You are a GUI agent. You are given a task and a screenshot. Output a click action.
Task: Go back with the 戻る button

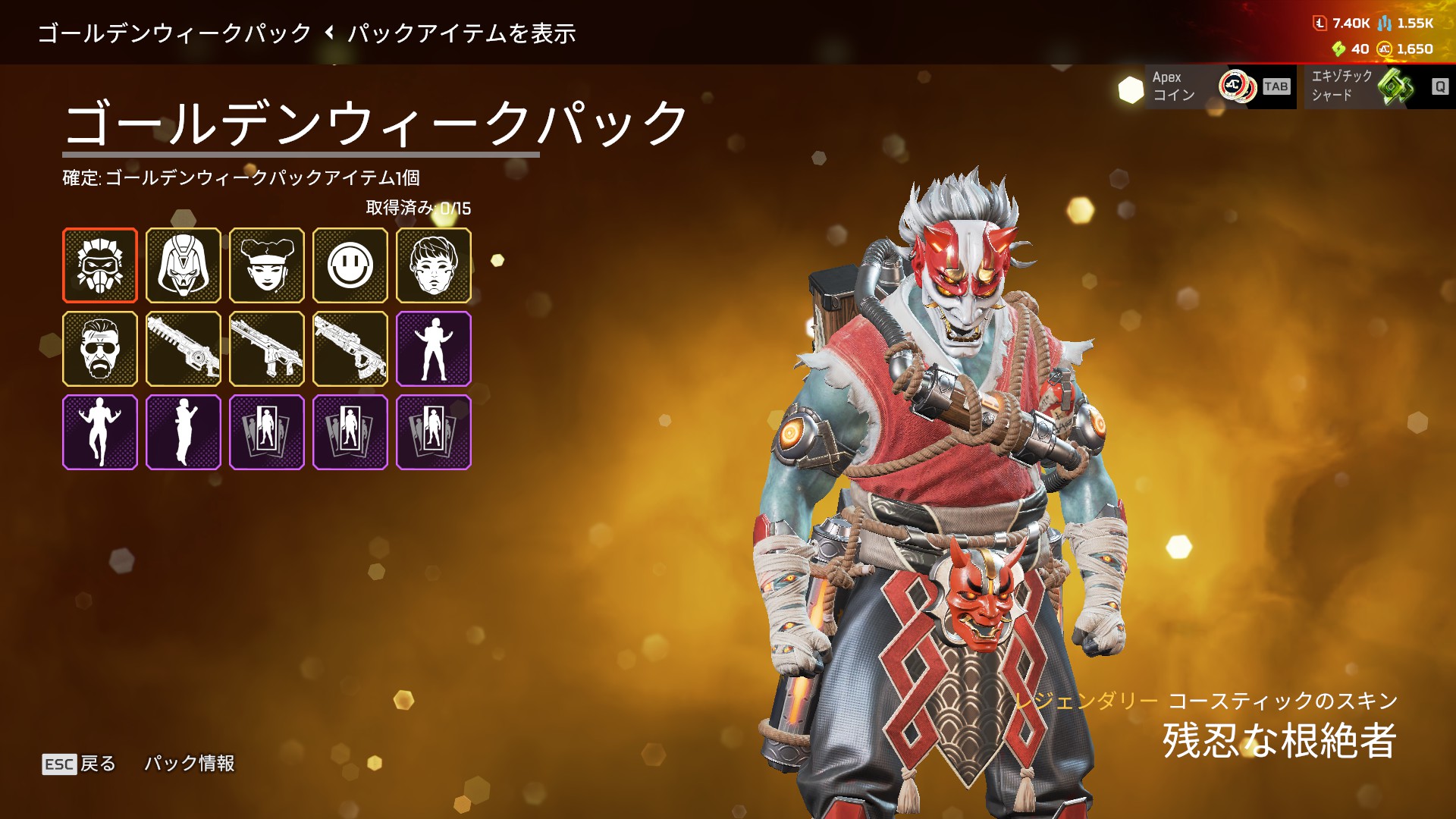pyautogui.click(x=80, y=764)
